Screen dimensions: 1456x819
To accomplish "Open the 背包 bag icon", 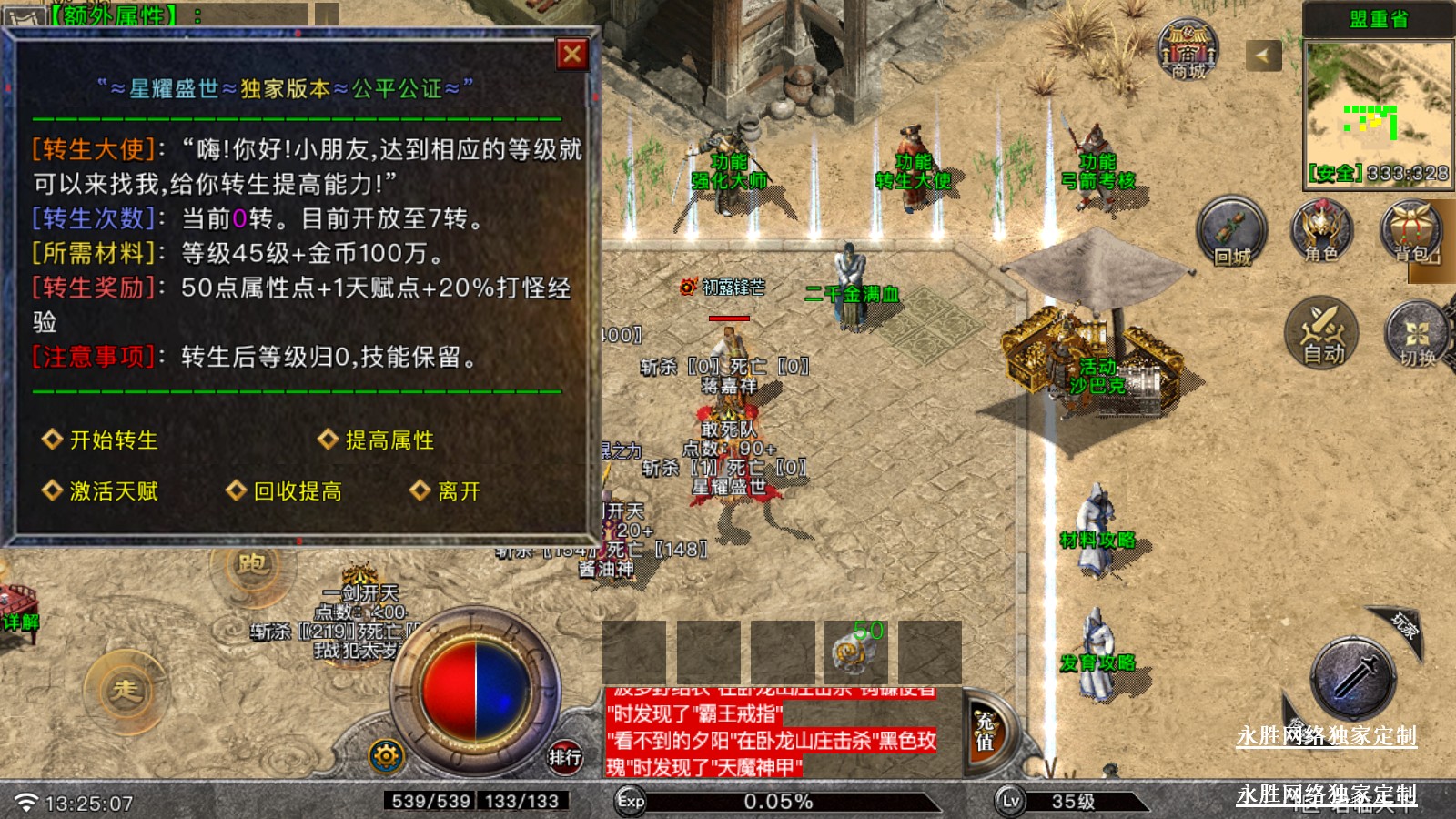I will (1412, 232).
